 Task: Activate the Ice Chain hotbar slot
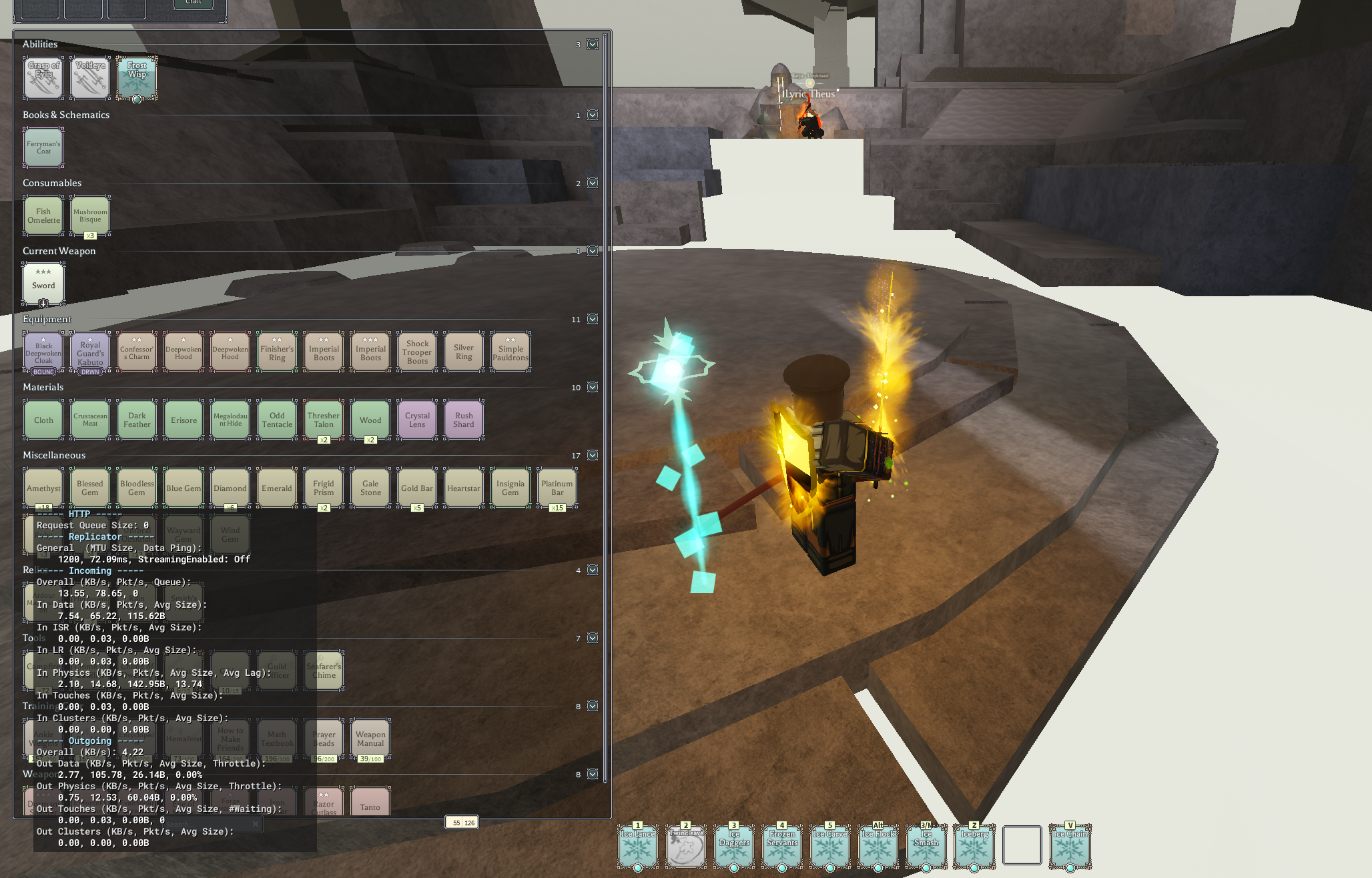coord(1070,846)
